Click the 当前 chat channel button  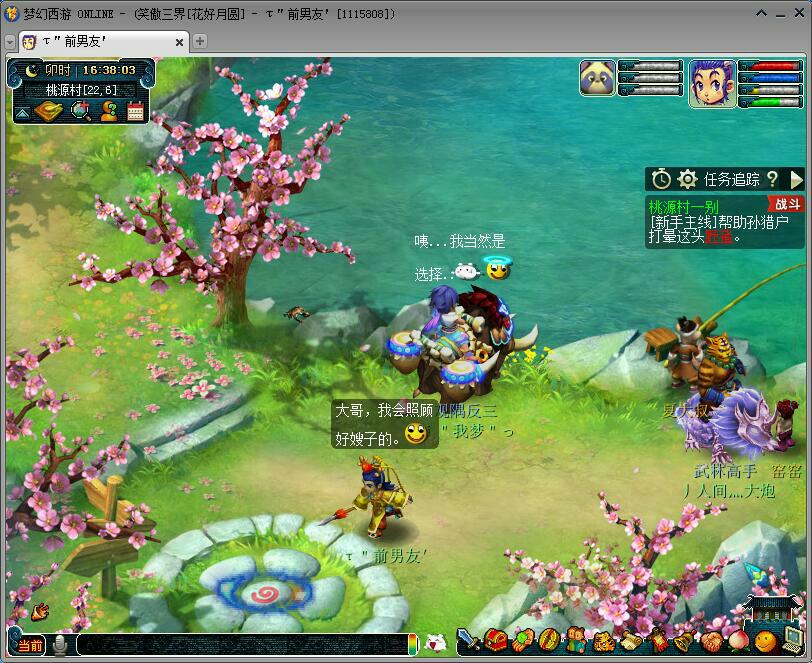point(30,645)
